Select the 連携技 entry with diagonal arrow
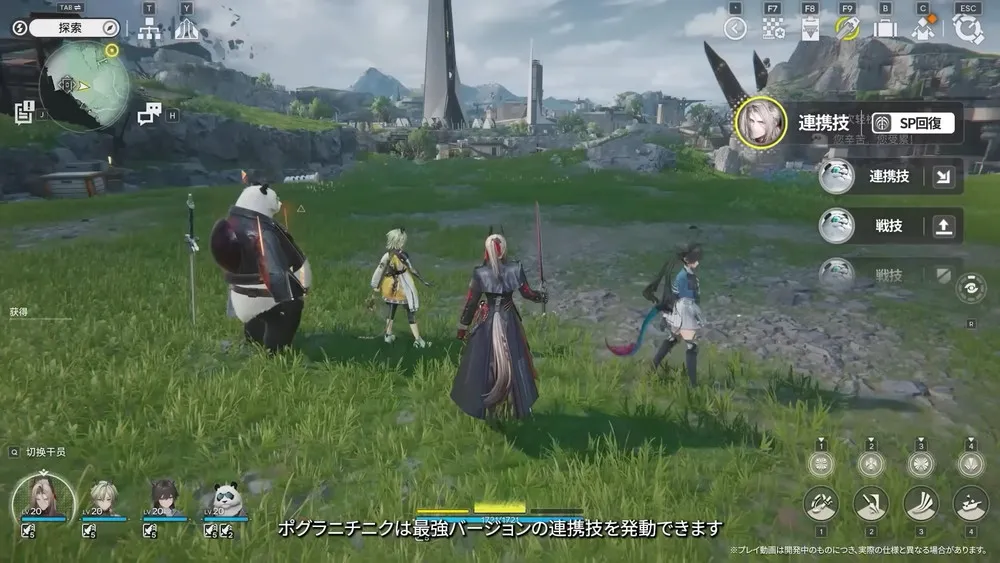Screen dimensions: 1000x563 [x=890, y=177]
